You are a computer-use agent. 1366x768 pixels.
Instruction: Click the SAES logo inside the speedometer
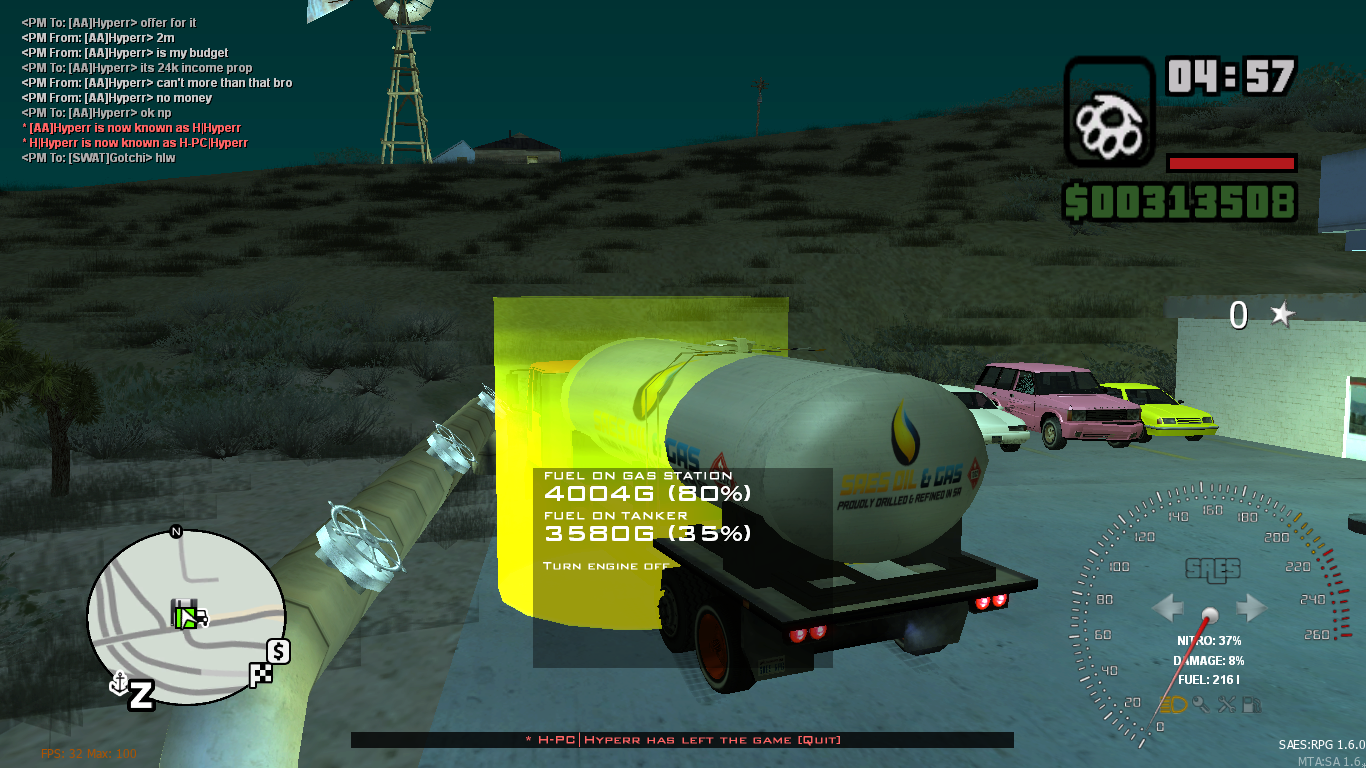[x=1211, y=568]
